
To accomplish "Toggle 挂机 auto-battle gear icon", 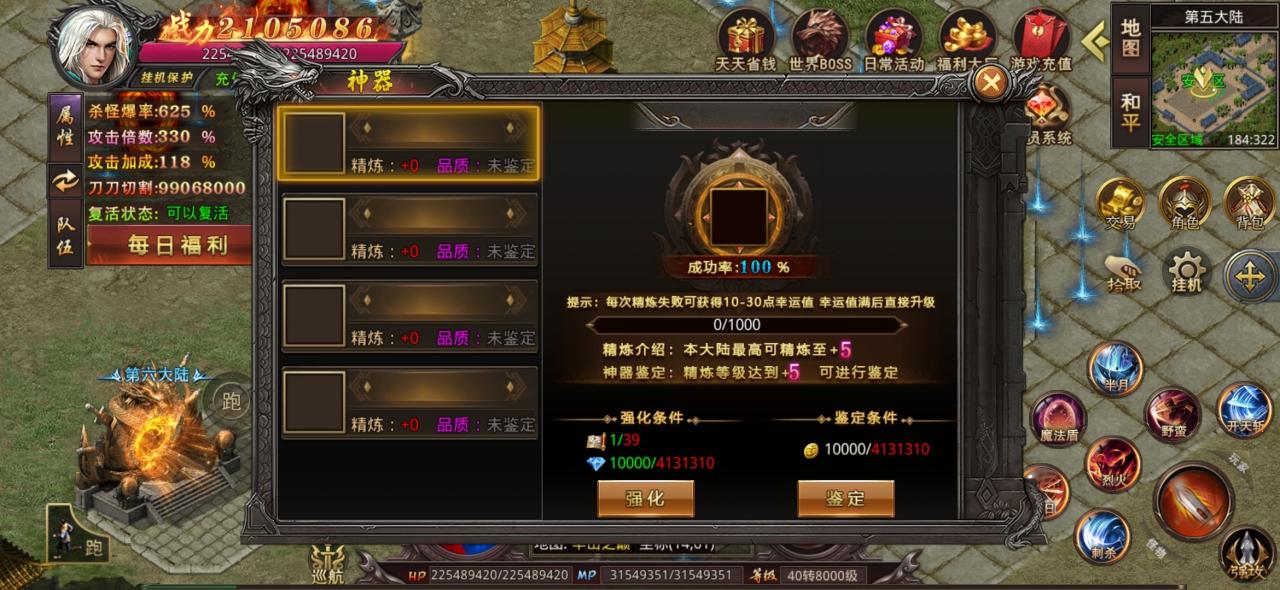I will tap(1187, 271).
